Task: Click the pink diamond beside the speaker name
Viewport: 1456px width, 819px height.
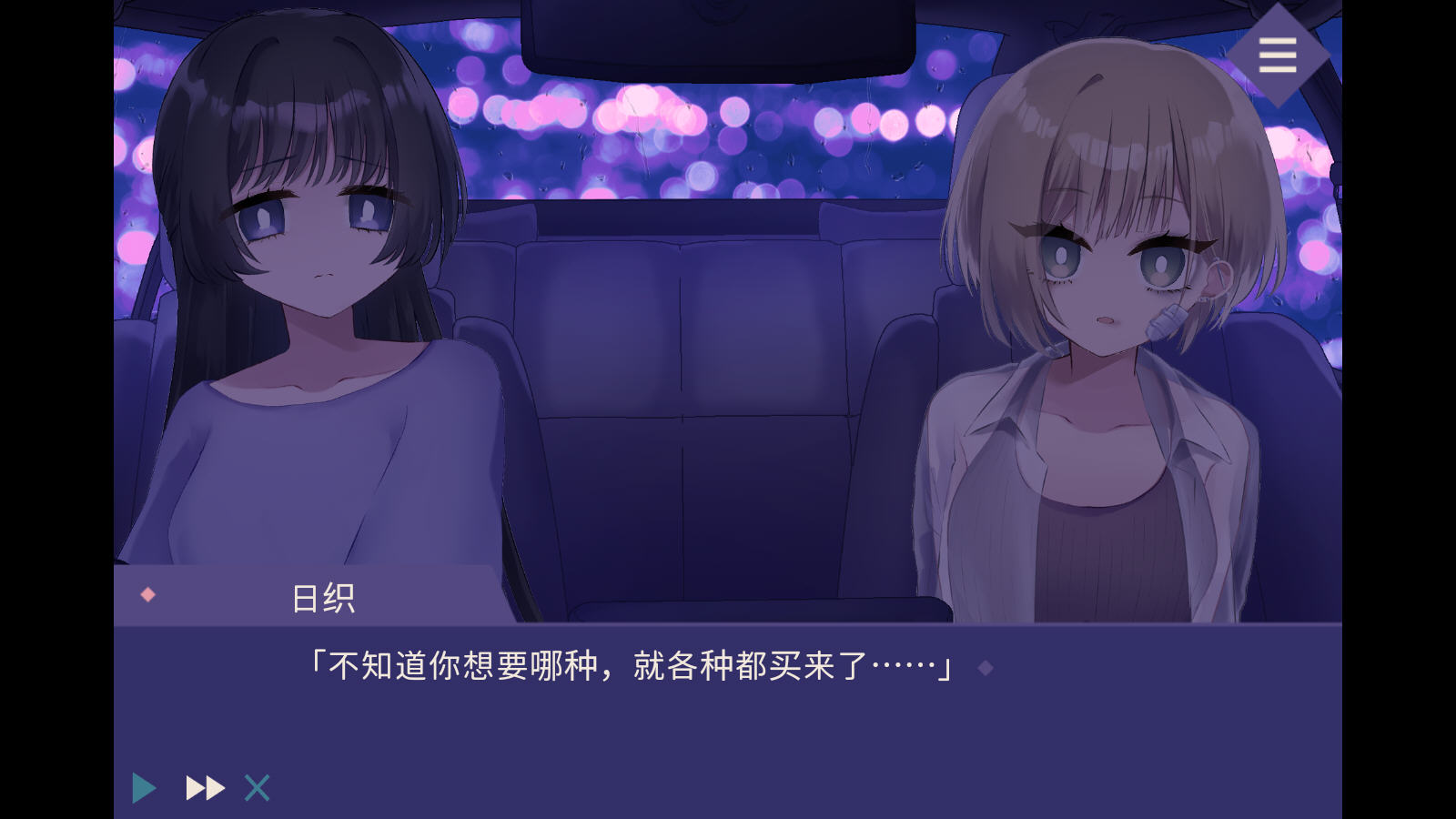Action: pos(146,592)
